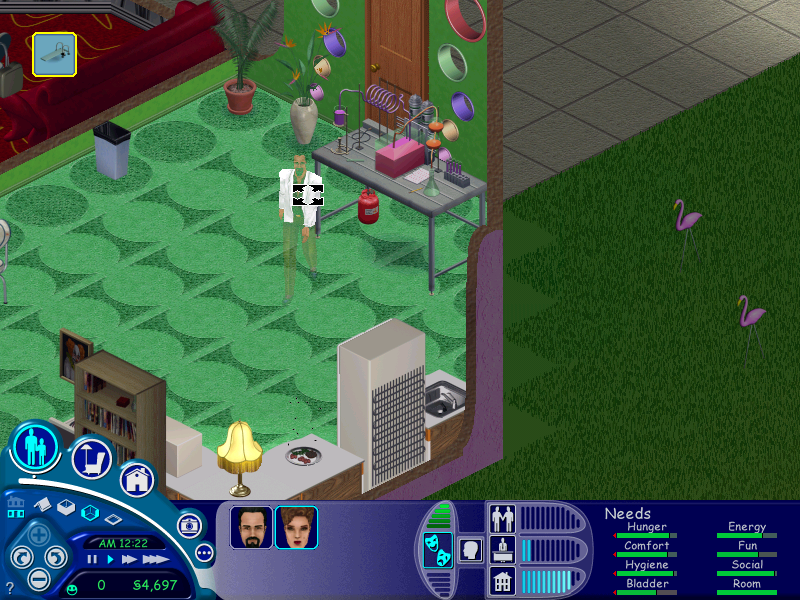
Task: Set game speed to normal play
Action: pos(110,560)
